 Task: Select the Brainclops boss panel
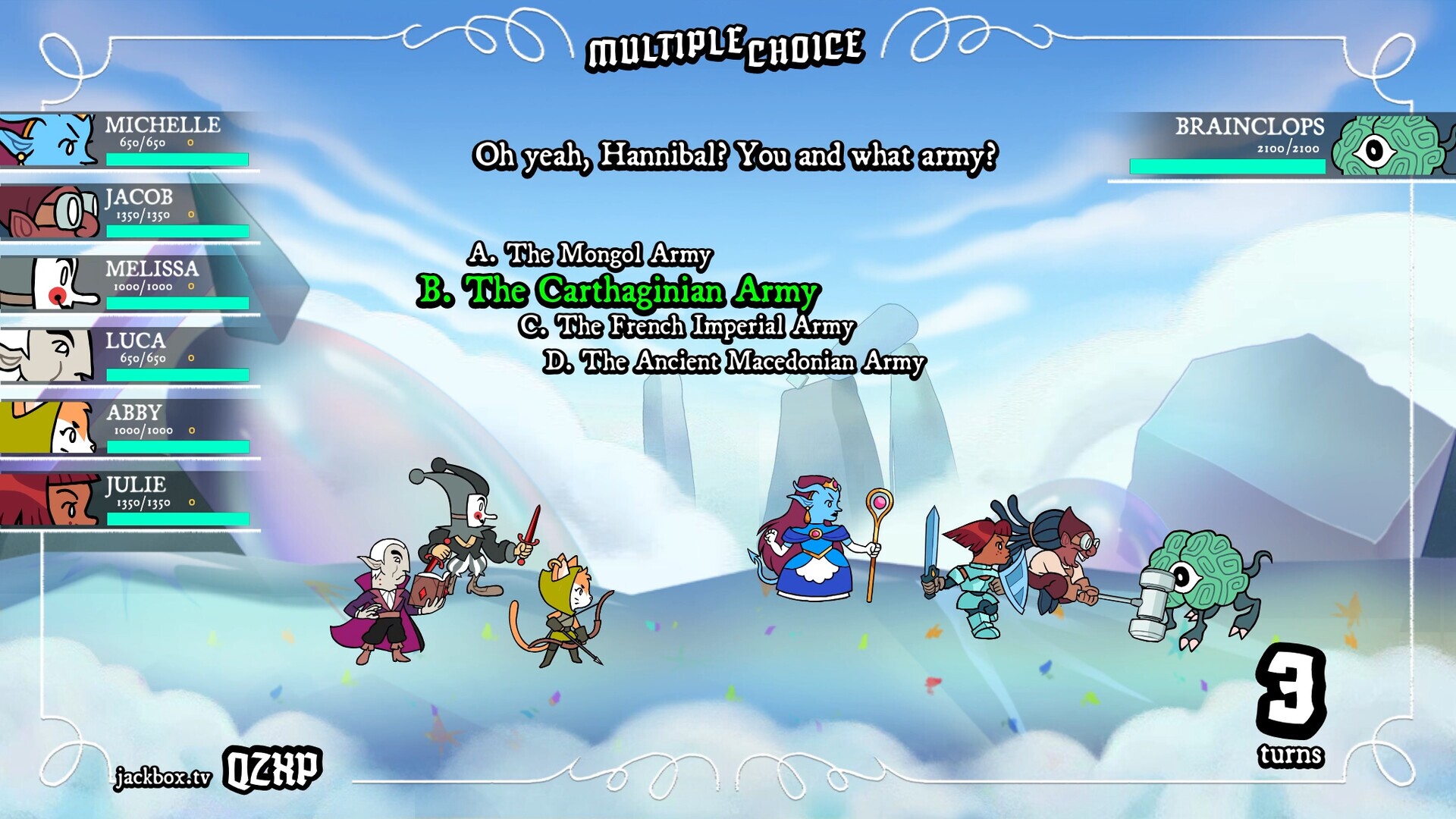[x=1282, y=146]
